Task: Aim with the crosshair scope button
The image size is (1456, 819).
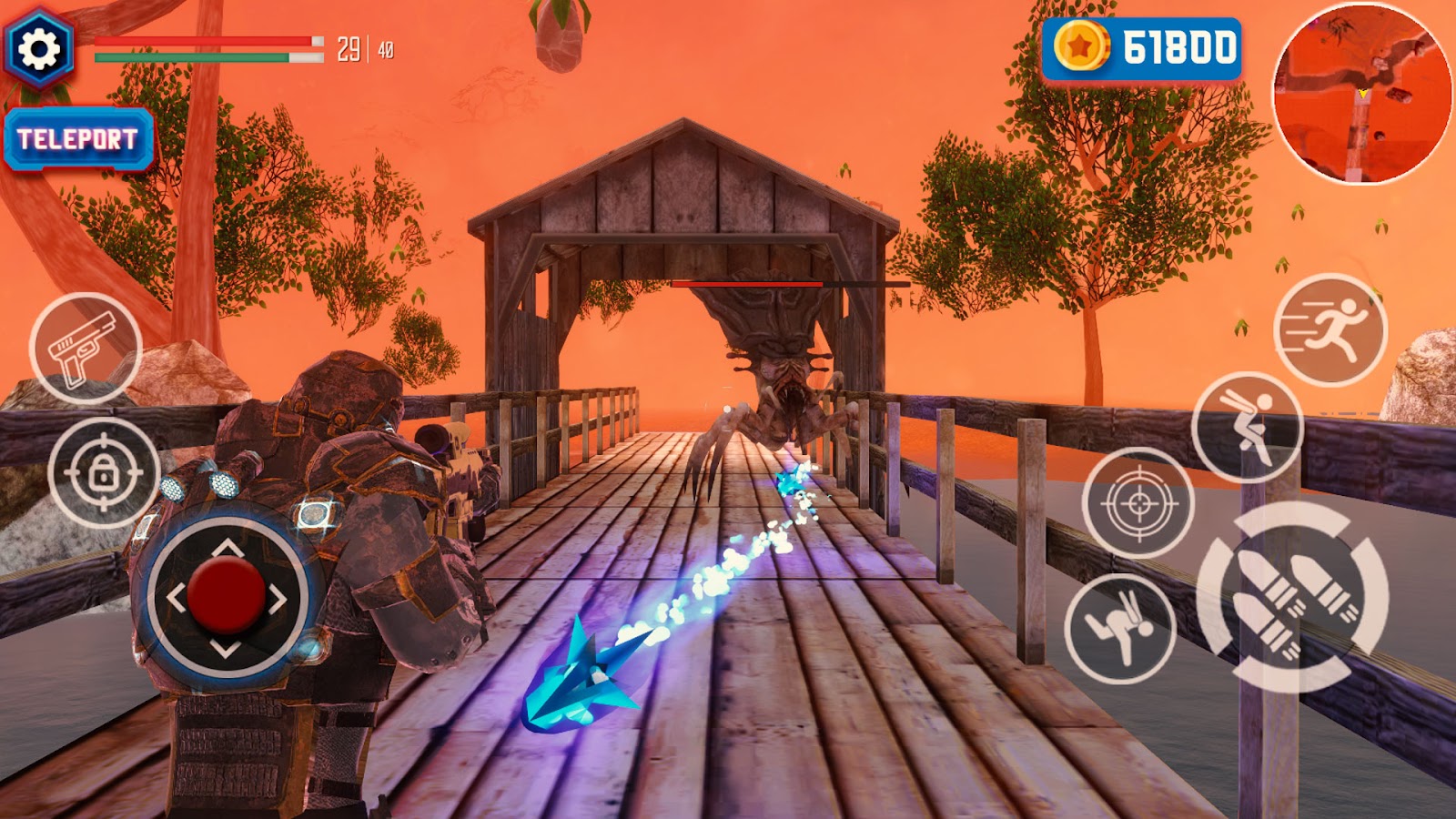Action: pyautogui.click(x=1138, y=502)
